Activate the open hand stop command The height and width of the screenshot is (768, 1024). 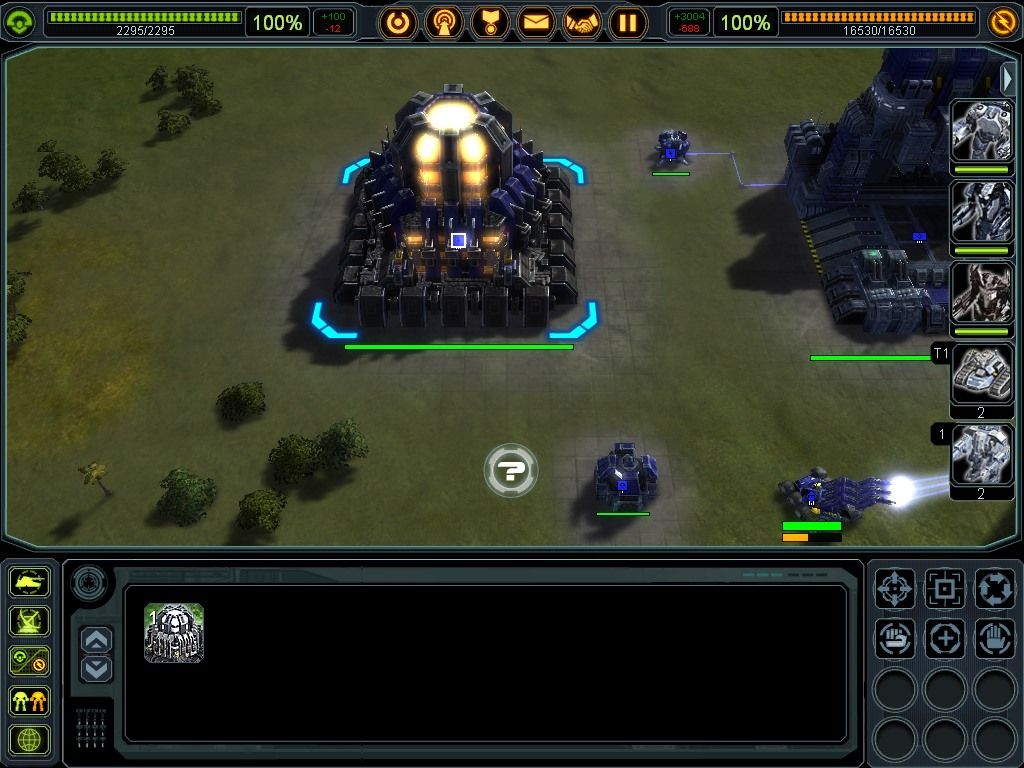click(995, 638)
